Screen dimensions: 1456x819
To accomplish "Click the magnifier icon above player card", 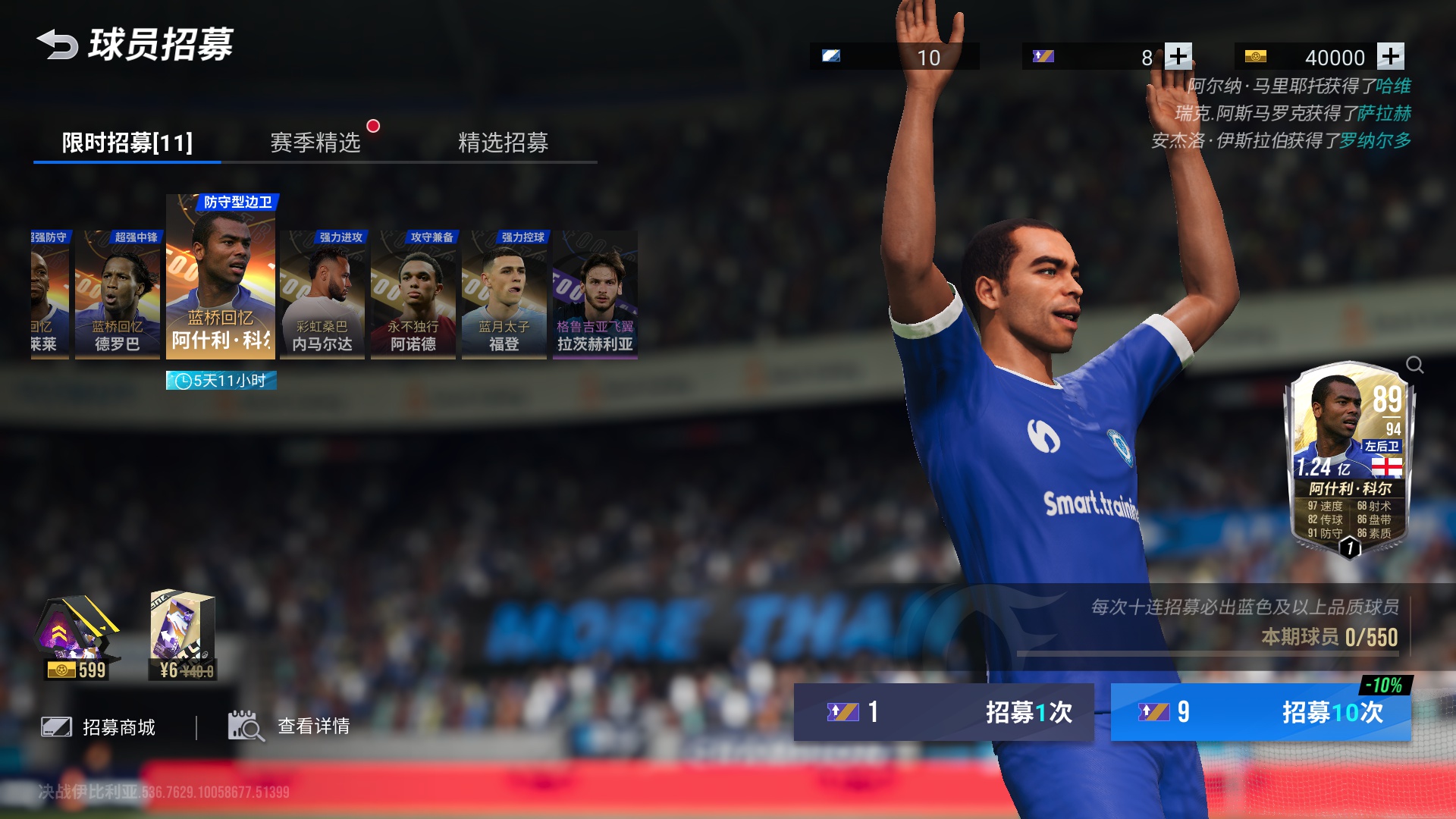I will point(1414,365).
